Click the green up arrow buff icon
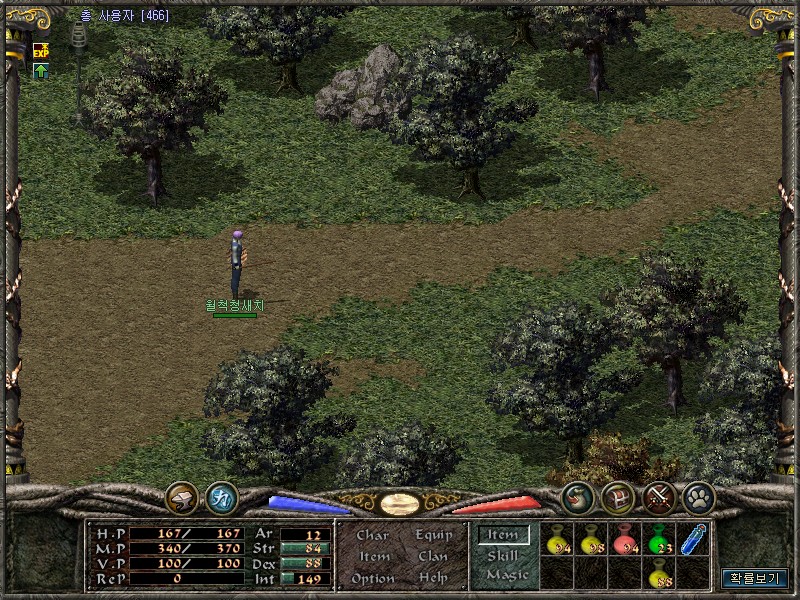 pyautogui.click(x=41, y=71)
